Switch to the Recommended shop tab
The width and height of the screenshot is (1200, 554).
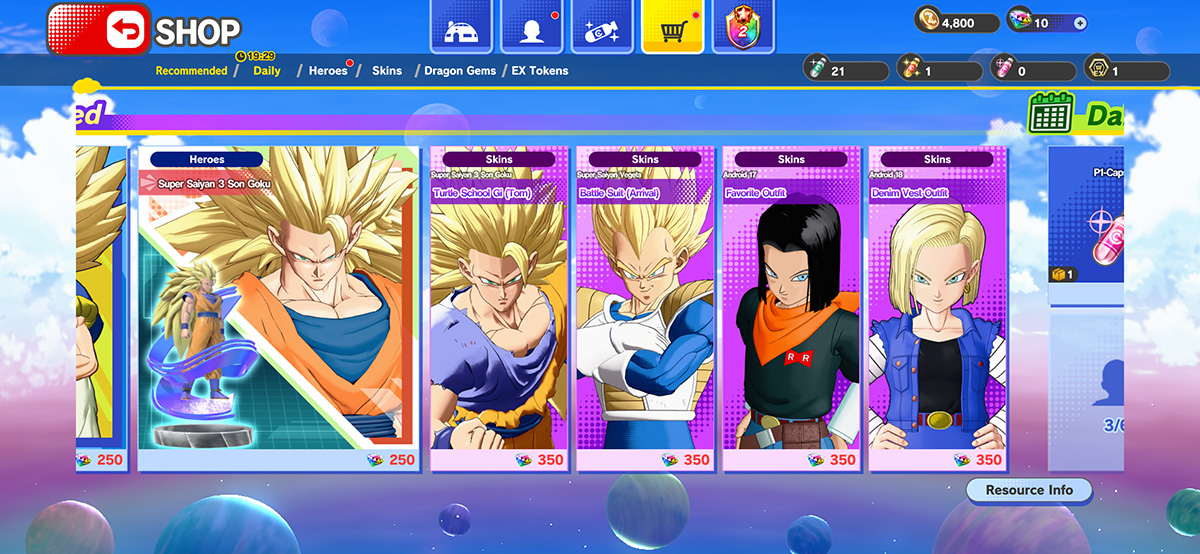tap(191, 71)
